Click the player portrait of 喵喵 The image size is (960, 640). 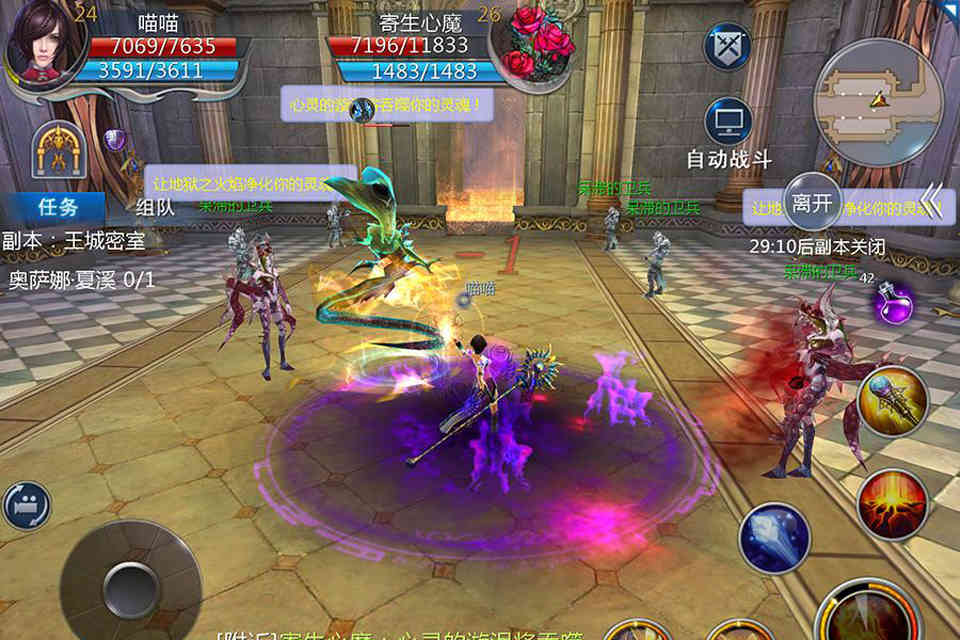(42, 42)
